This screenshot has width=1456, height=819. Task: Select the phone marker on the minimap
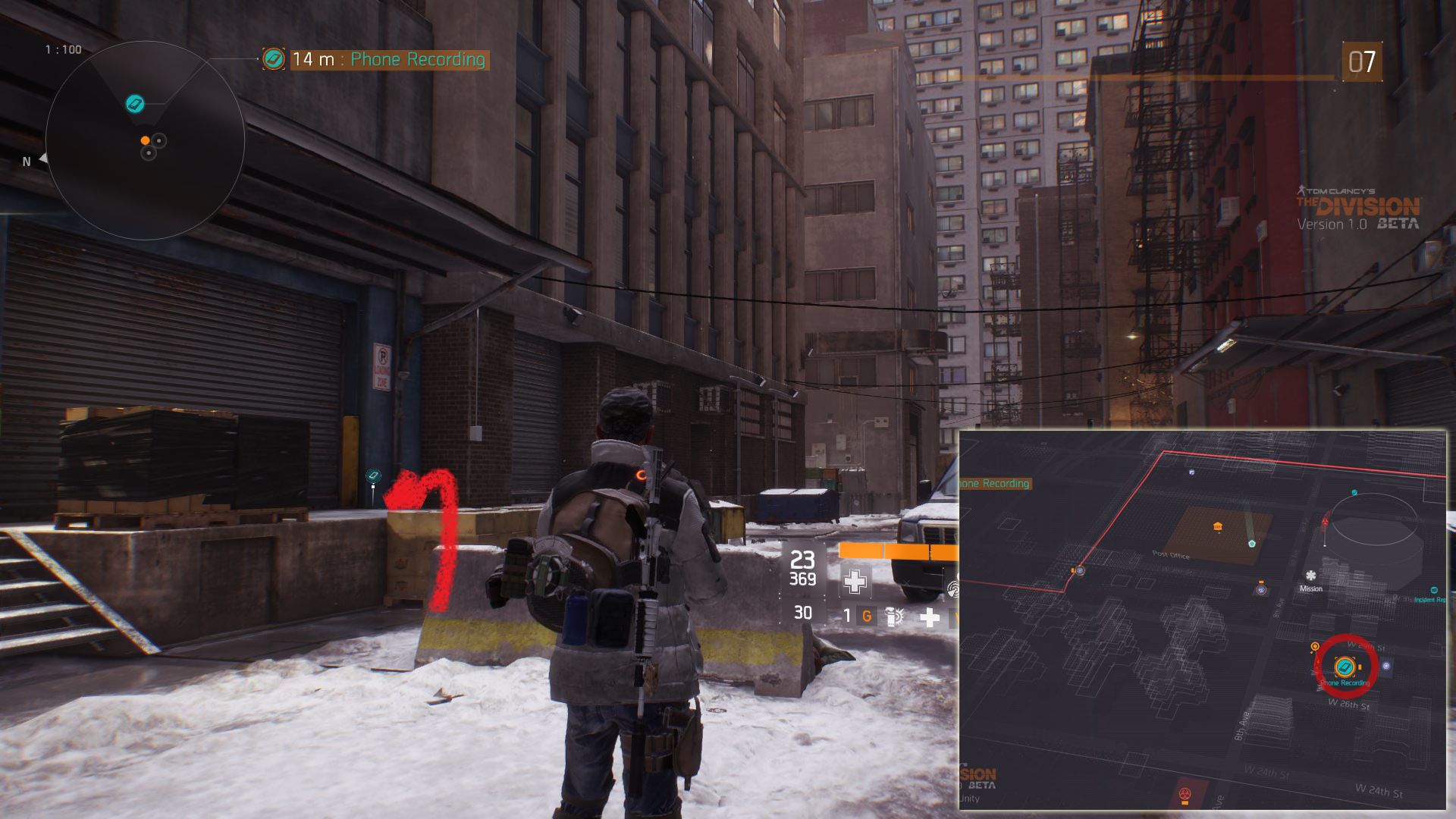tap(135, 103)
